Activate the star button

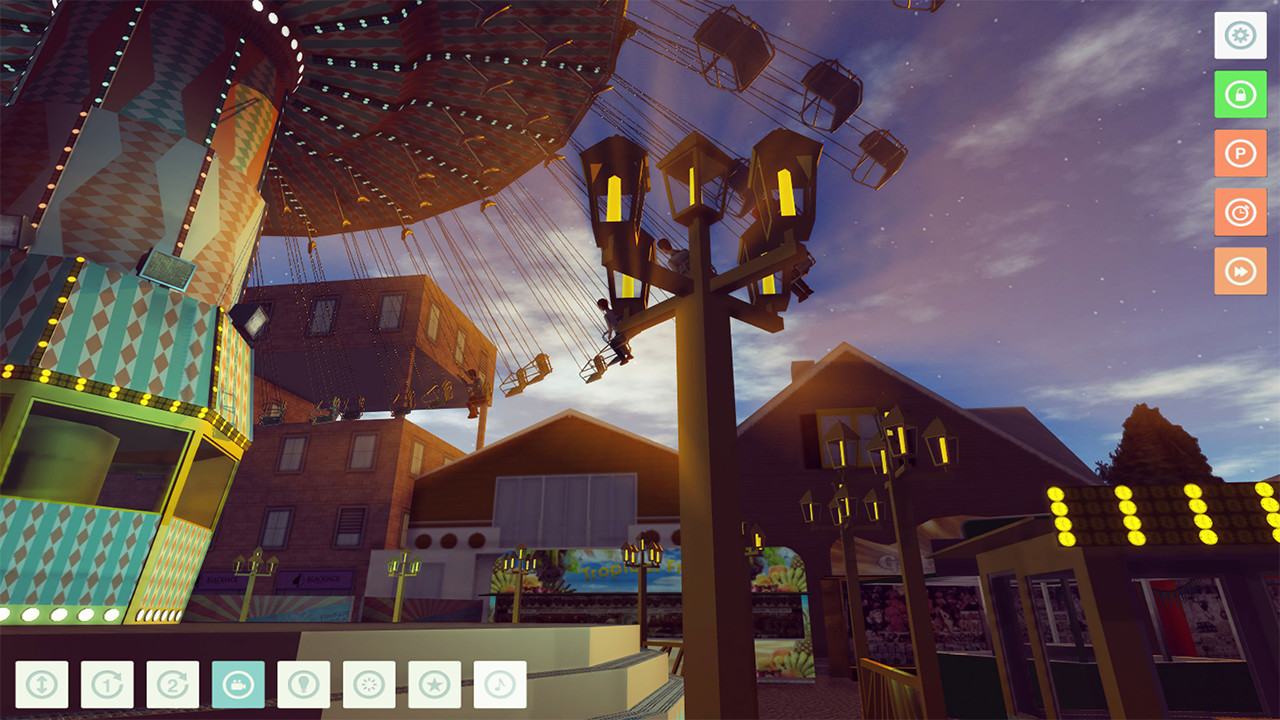(435, 685)
